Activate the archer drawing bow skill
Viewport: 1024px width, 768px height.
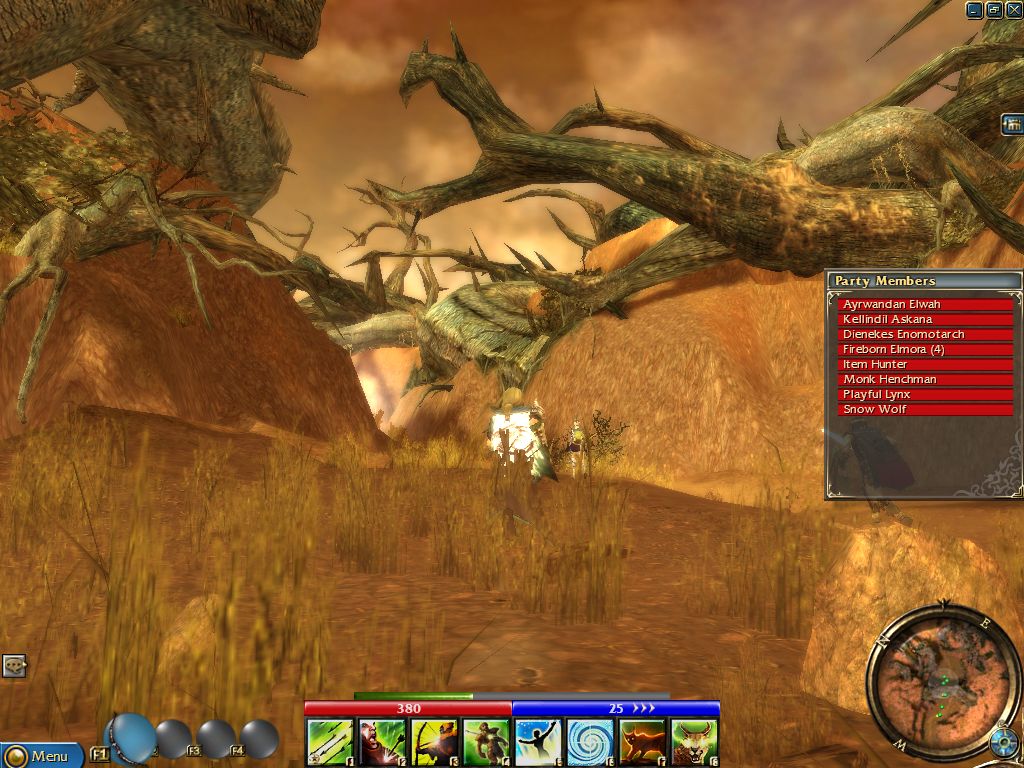click(433, 742)
